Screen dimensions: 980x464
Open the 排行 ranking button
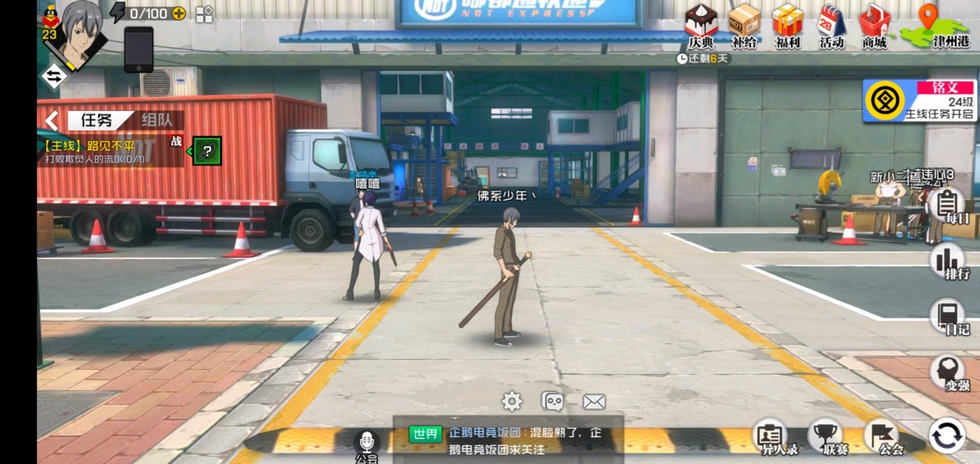coord(946,264)
